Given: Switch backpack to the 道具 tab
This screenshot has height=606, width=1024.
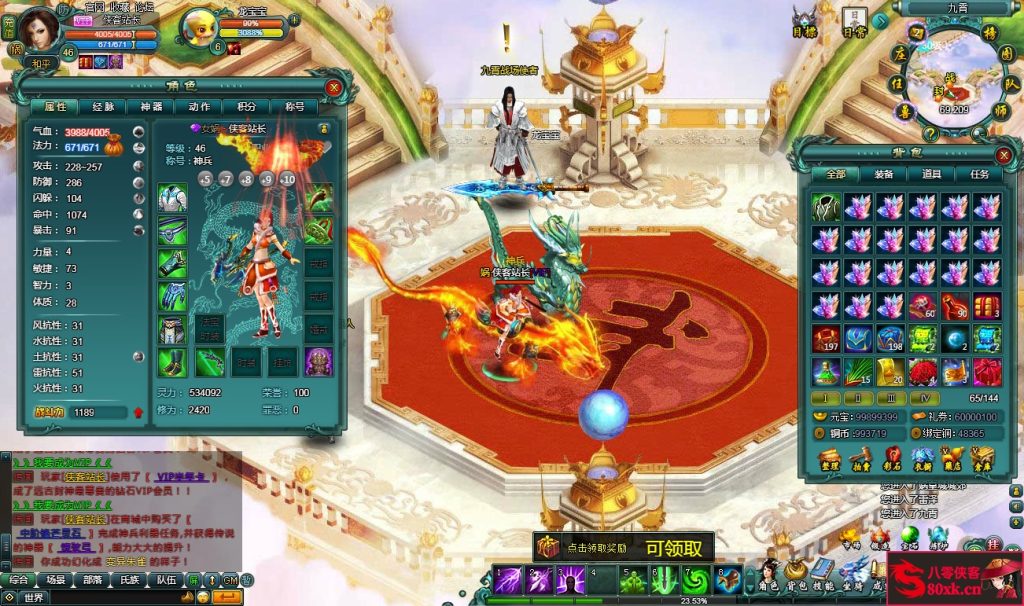Looking at the screenshot, I should point(931,174).
